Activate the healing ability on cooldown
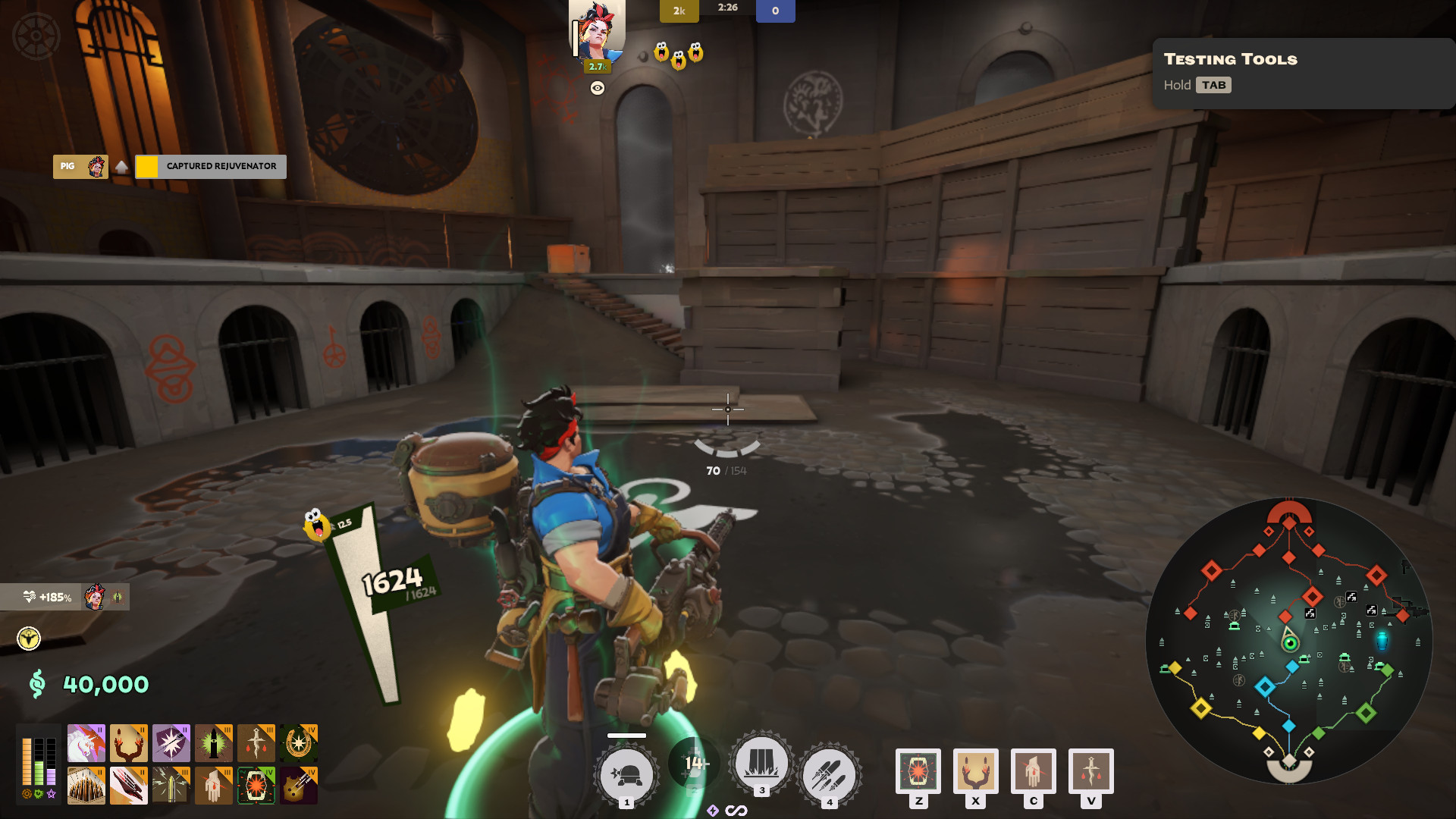1456x819 pixels. 694,763
